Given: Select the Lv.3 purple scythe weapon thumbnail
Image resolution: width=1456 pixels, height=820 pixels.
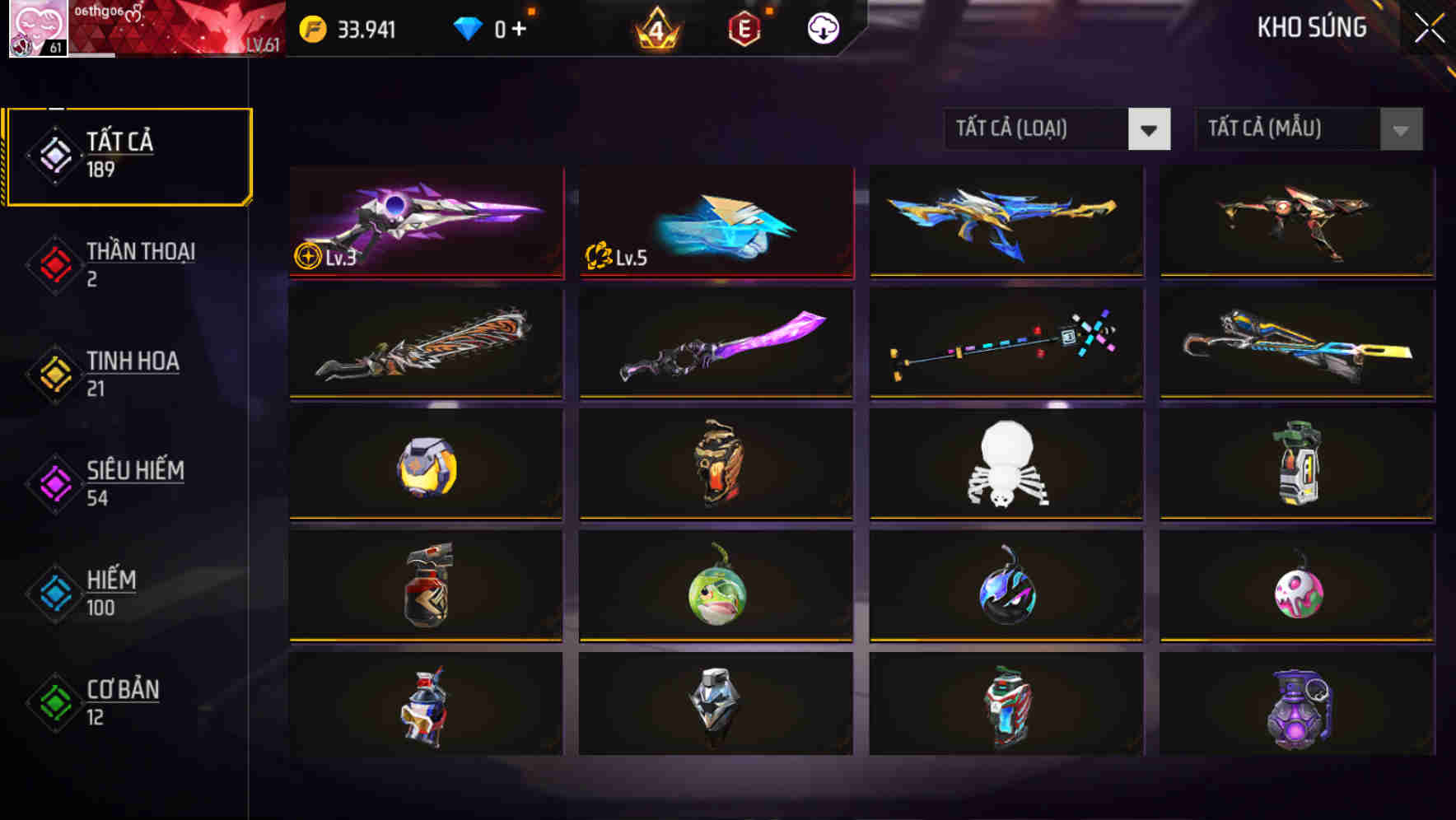Looking at the screenshot, I should tap(426, 222).
